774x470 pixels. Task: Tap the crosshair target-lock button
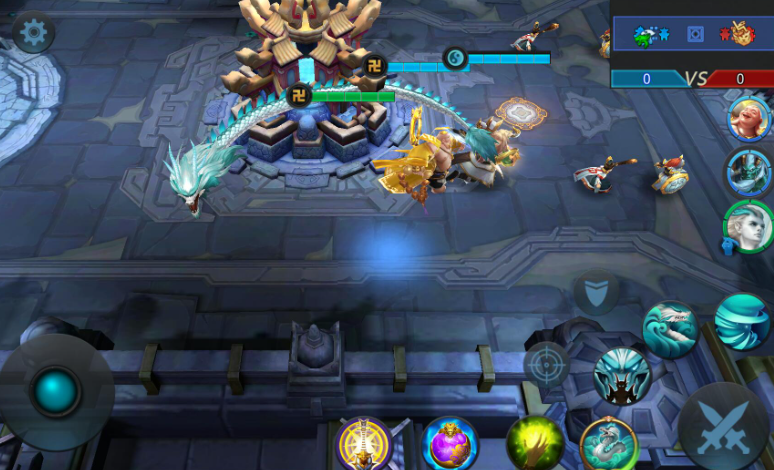[x=547, y=365]
